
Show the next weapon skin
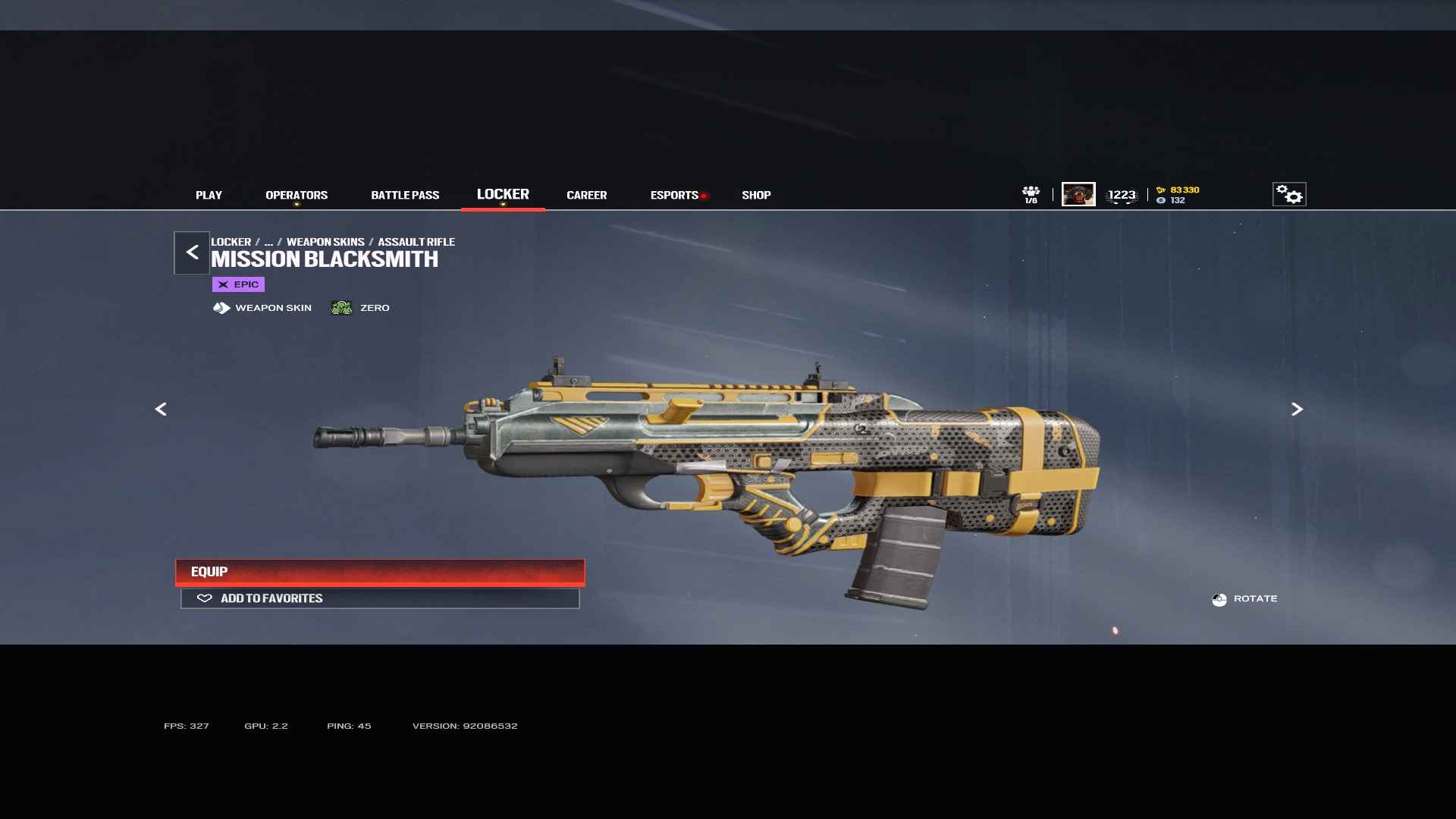[x=1297, y=409]
